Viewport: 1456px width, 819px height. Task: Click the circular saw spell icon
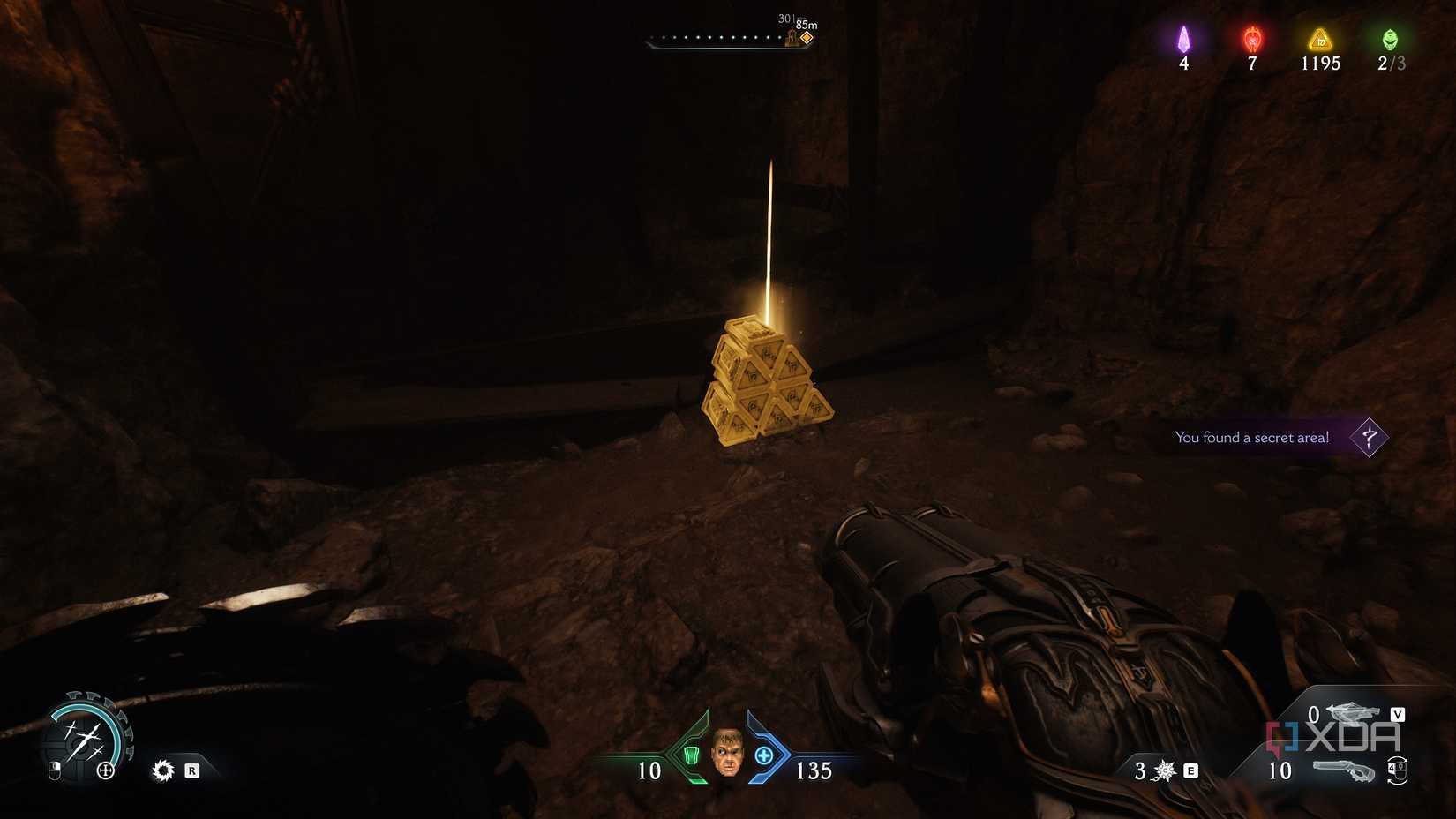(163, 771)
